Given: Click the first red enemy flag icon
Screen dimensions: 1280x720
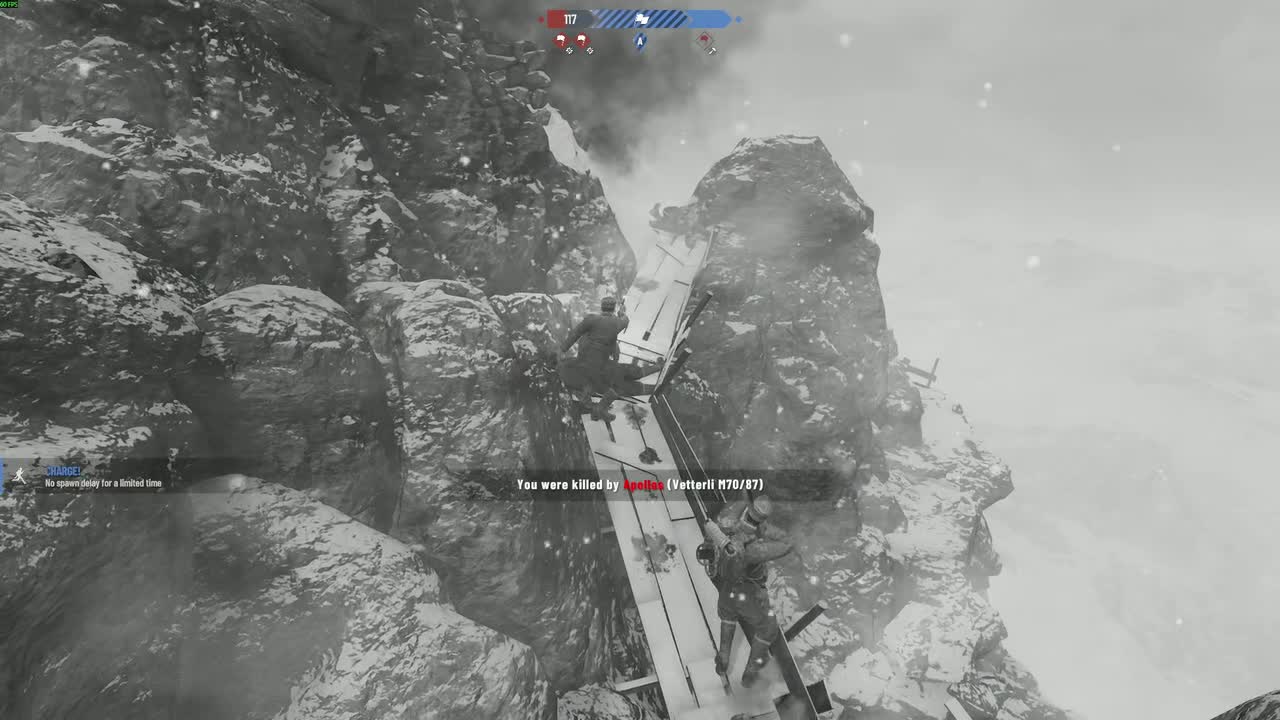Looking at the screenshot, I should (561, 39).
